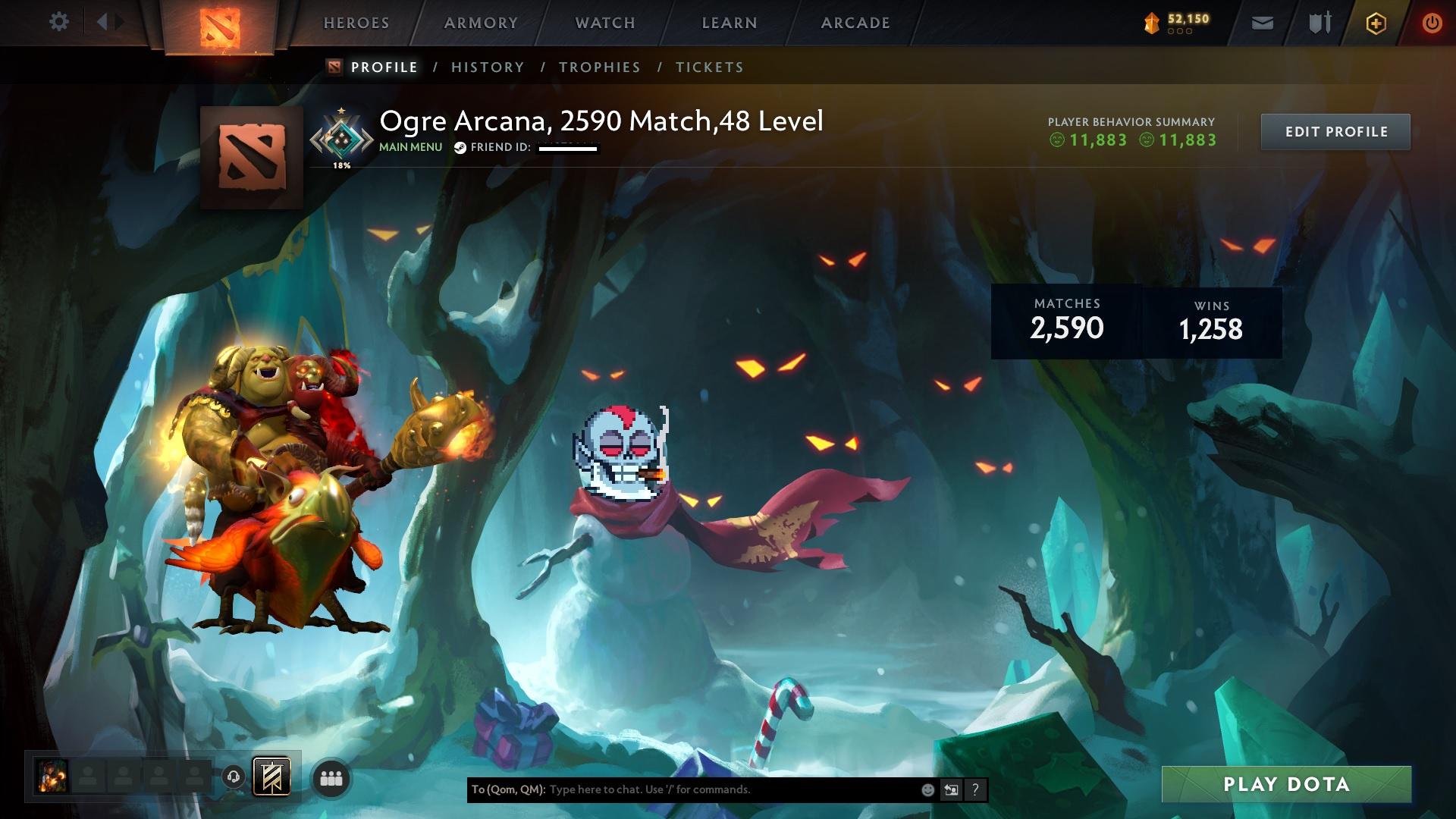Image resolution: width=1456 pixels, height=819 pixels.
Task: Select ARCADE from the top menu
Action: (x=855, y=23)
